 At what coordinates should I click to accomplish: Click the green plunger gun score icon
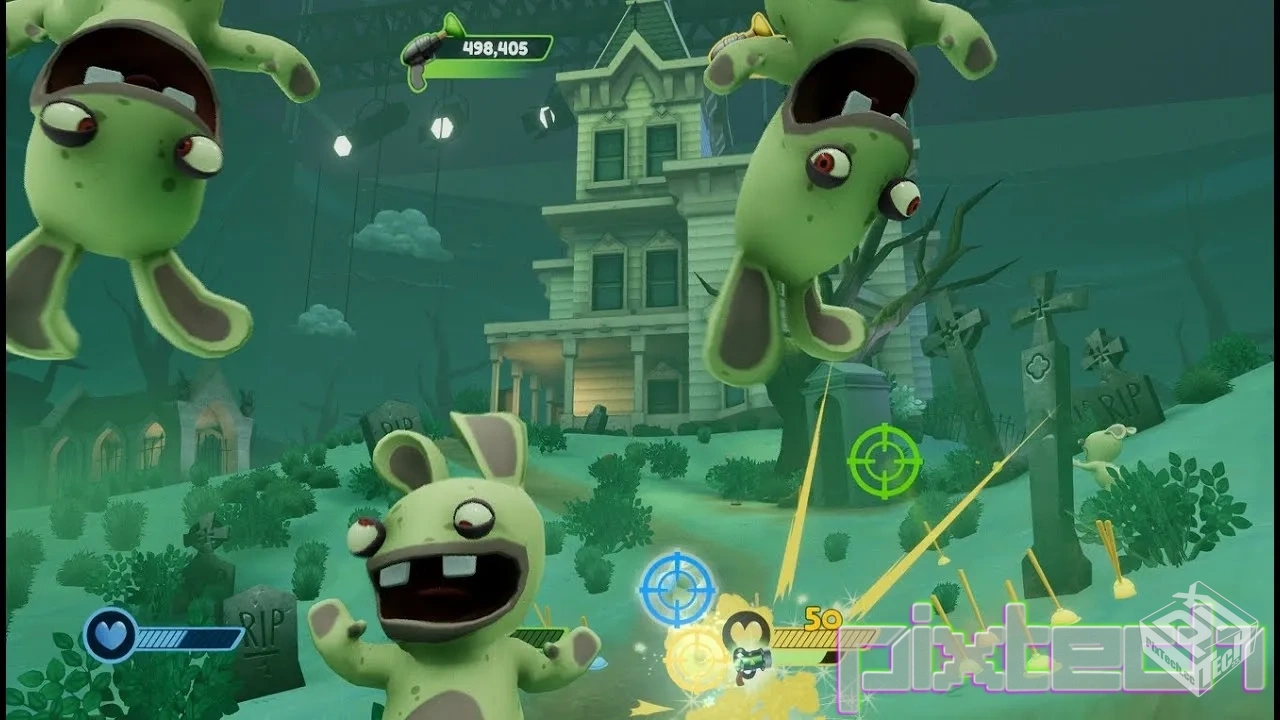[424, 48]
